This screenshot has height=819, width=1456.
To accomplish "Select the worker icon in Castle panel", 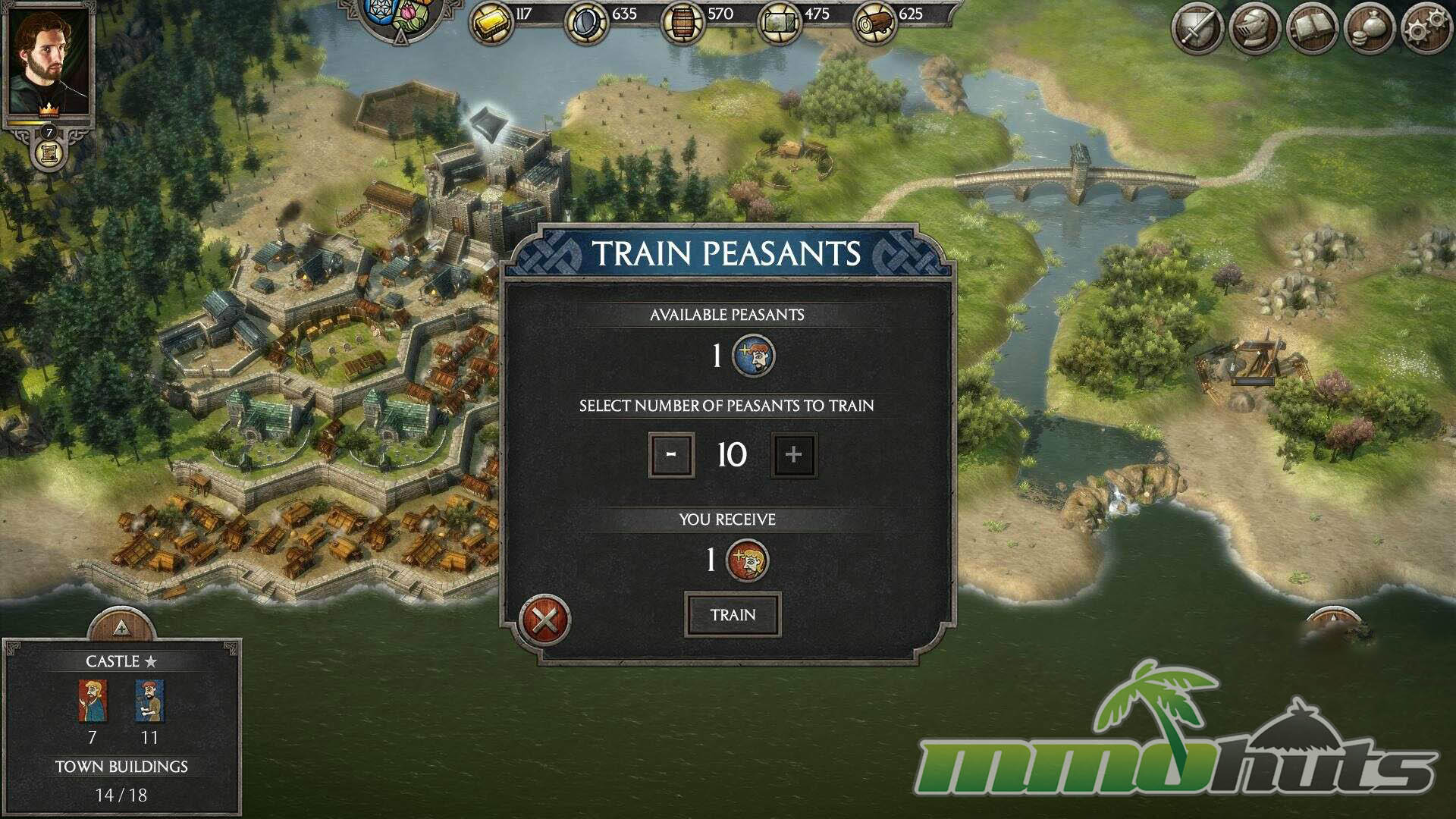I will [149, 701].
